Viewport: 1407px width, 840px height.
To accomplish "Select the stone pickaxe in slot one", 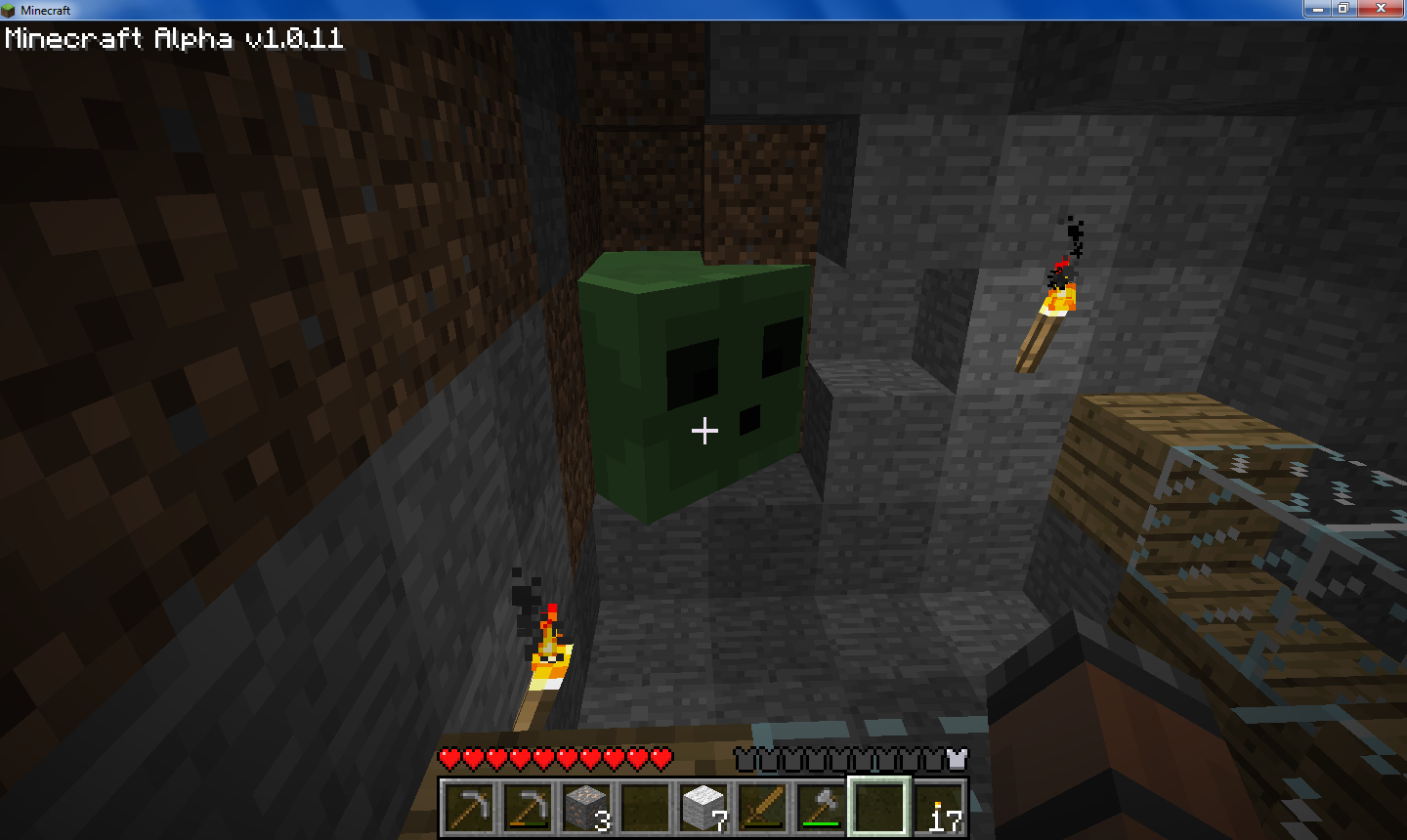I will pos(470,809).
